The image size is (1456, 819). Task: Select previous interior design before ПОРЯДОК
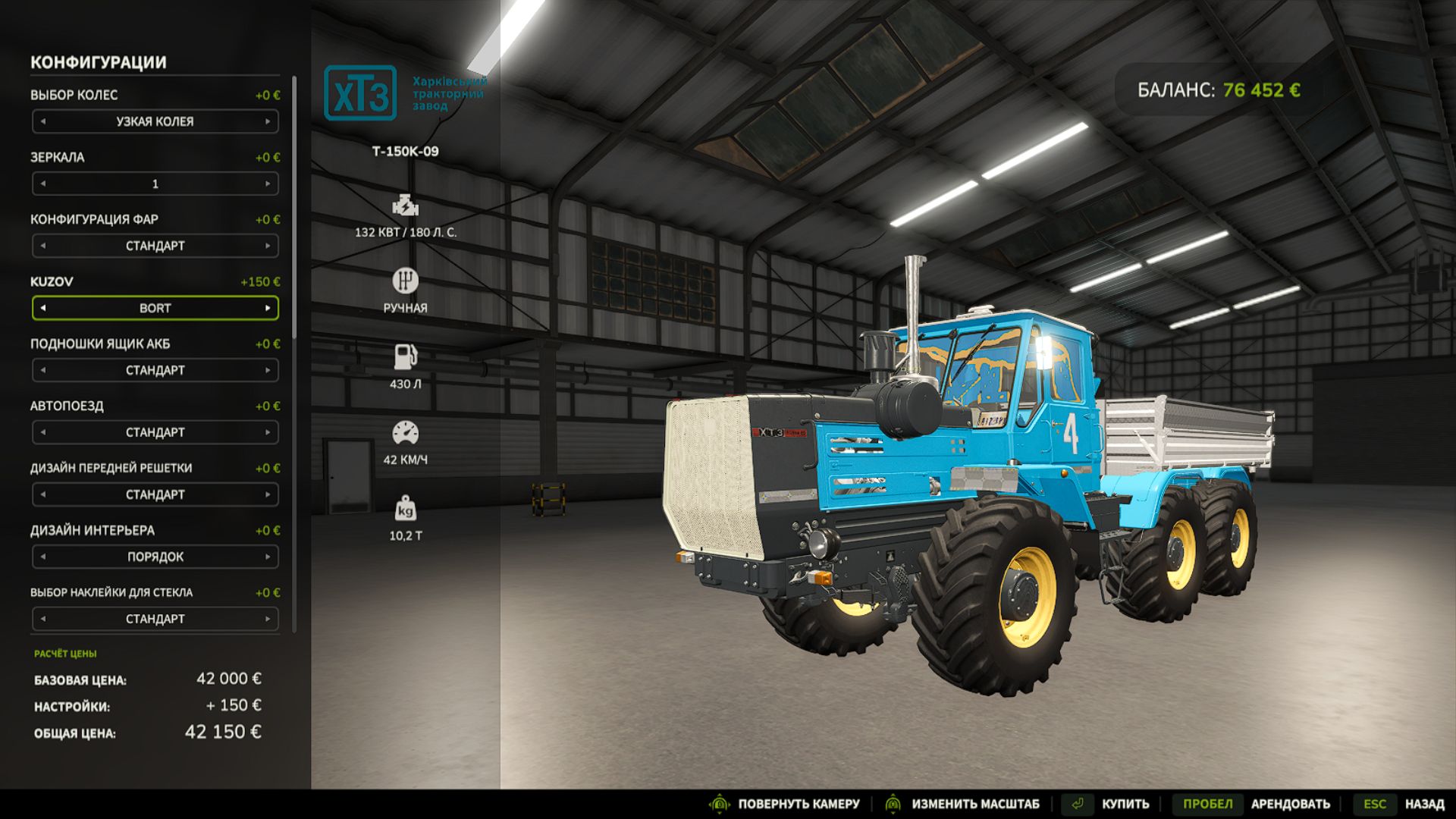[44, 556]
